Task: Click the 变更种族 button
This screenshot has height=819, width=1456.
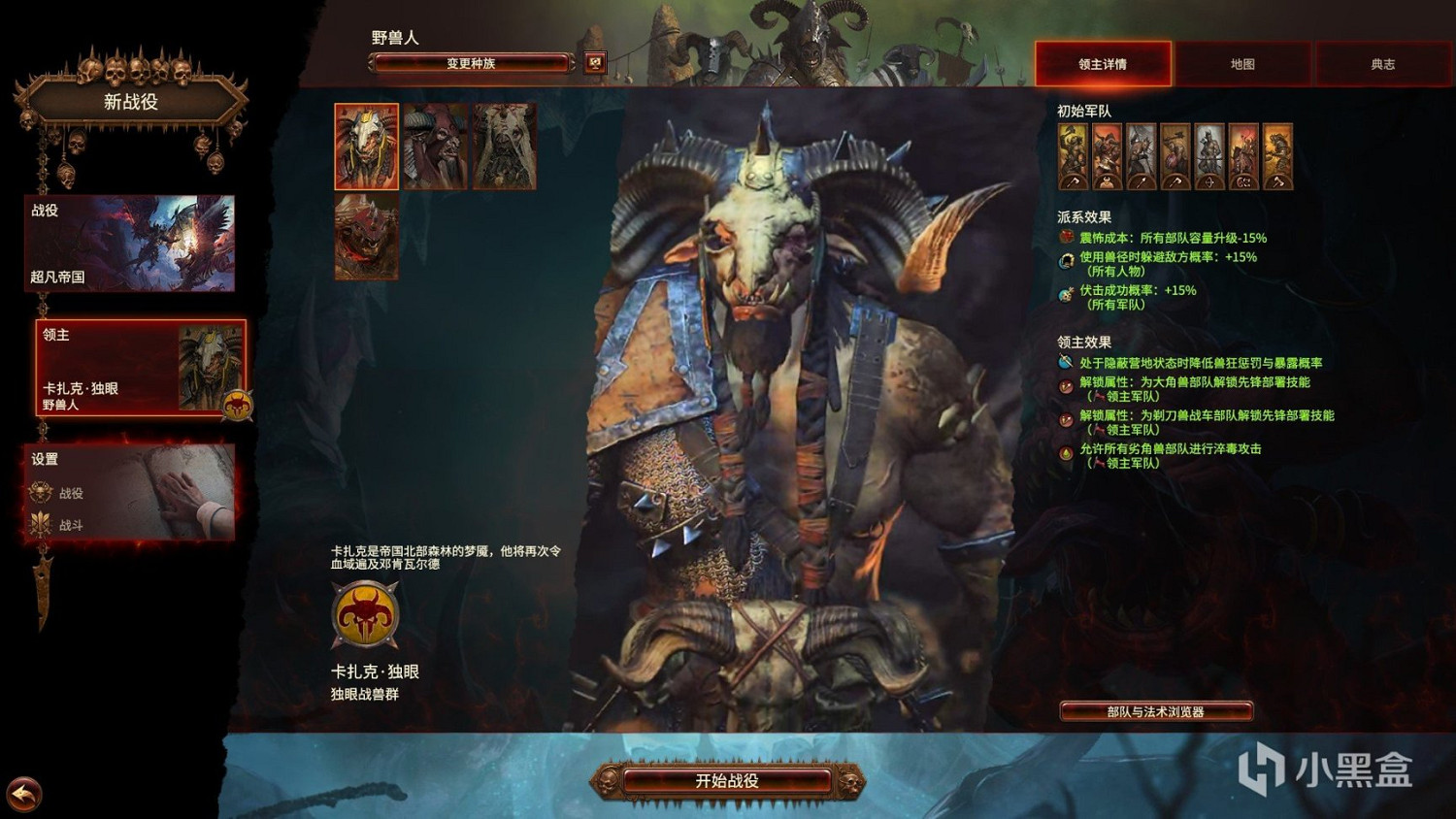Action: (x=472, y=63)
